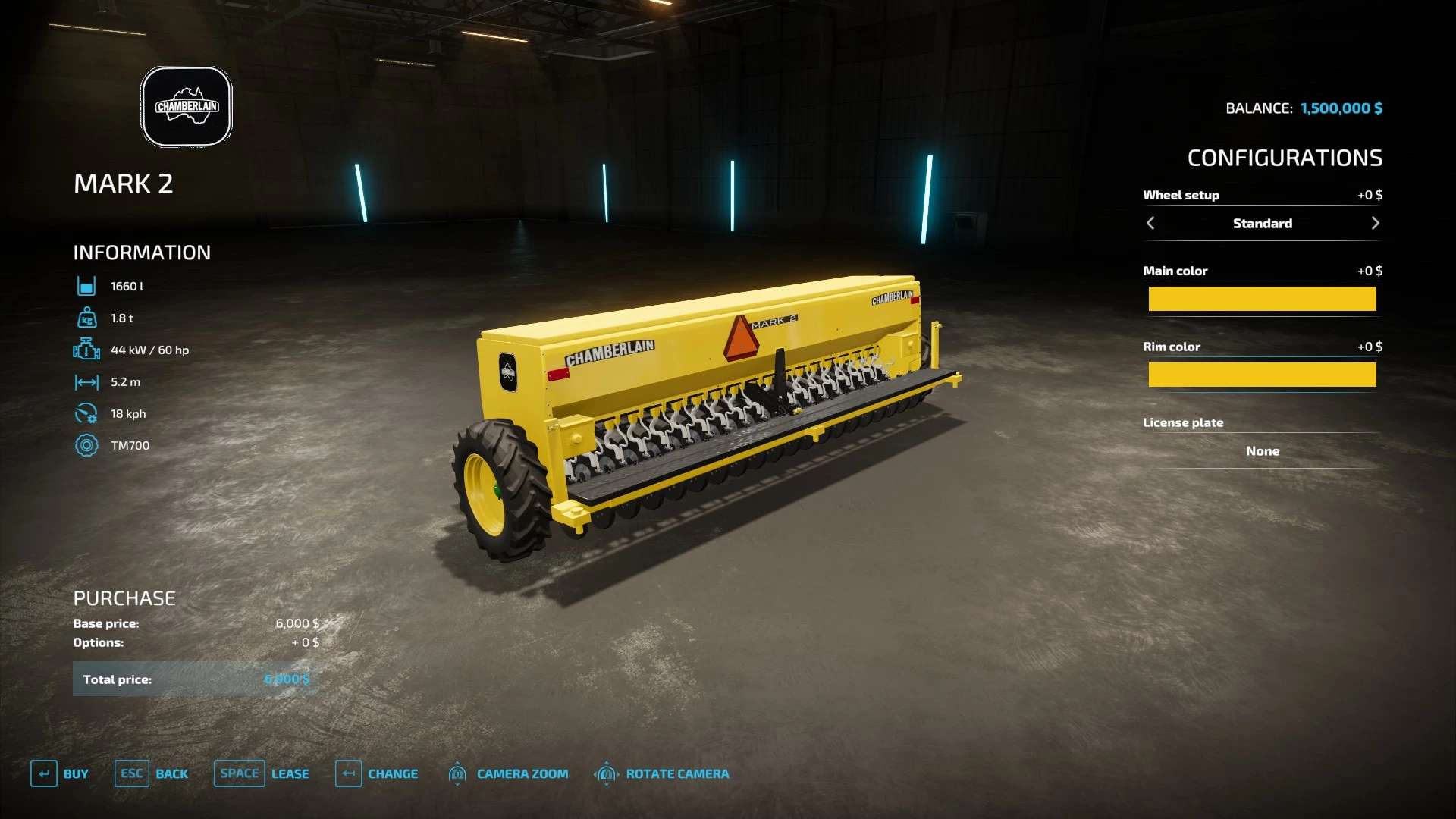This screenshot has height=819, width=1456.
Task: Click the Change option in bottom bar
Action: click(x=377, y=773)
